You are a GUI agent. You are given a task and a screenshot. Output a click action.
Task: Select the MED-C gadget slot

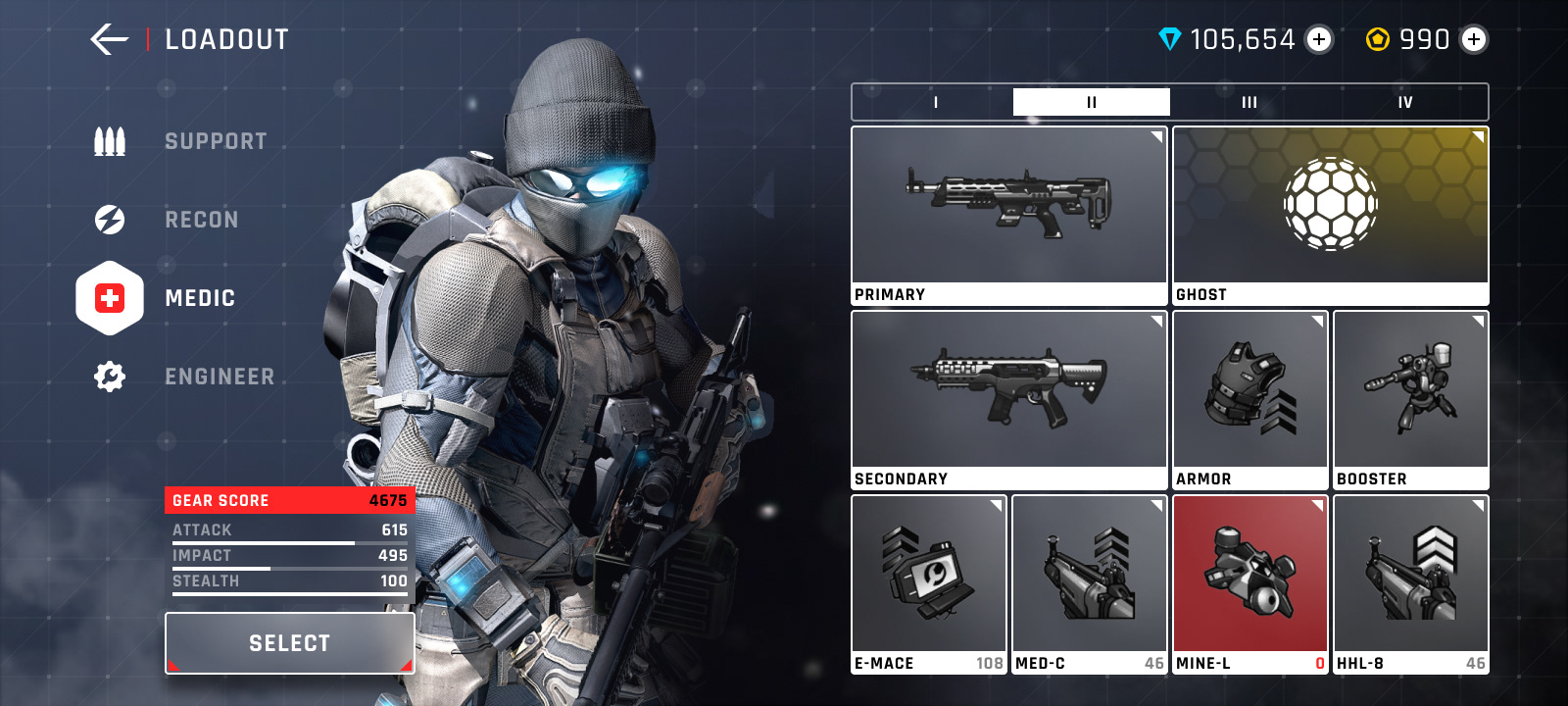coord(1089,583)
